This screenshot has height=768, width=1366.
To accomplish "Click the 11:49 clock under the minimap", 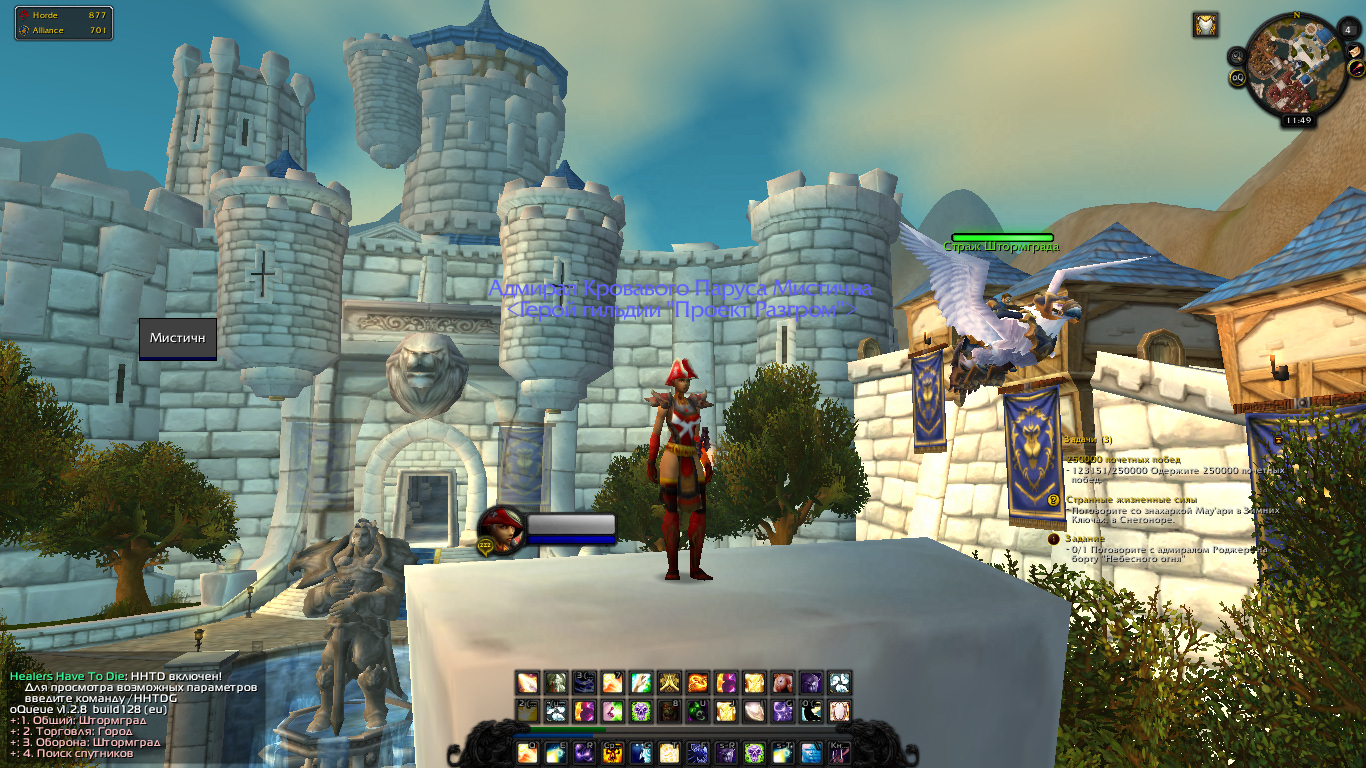I will coord(1298,120).
